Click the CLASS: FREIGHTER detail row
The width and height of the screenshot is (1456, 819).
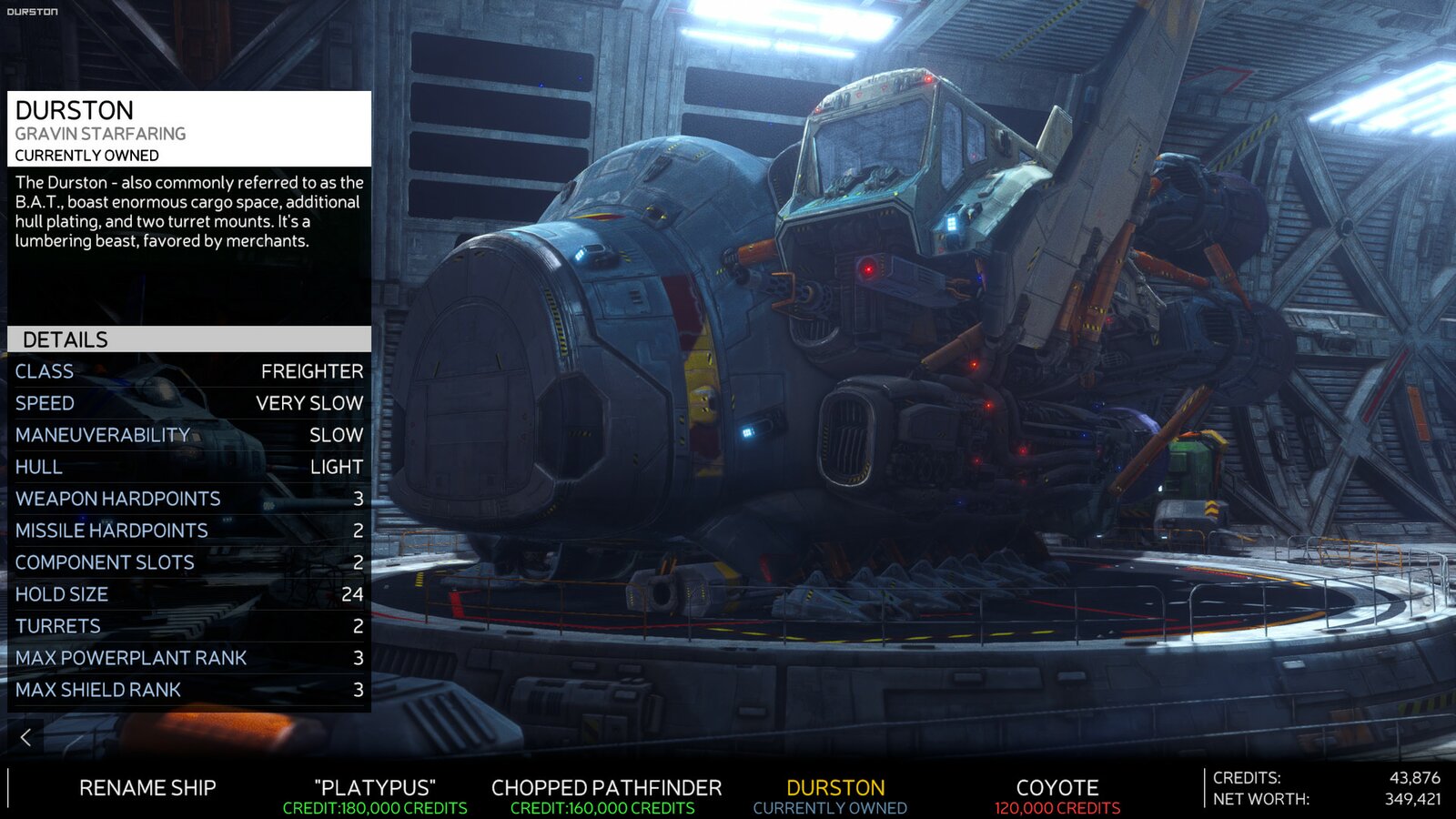pos(182,371)
